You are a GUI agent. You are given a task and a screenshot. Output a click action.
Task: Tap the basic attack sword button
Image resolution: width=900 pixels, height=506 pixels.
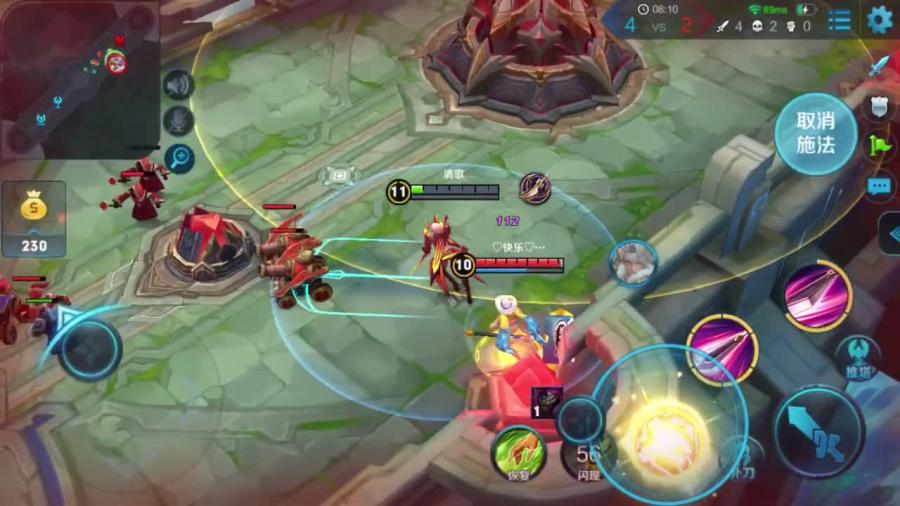coord(819,430)
